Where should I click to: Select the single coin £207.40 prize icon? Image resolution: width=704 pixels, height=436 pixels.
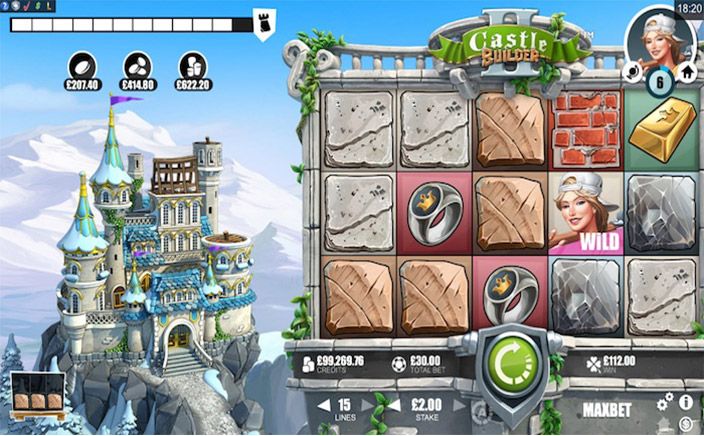(x=82, y=65)
